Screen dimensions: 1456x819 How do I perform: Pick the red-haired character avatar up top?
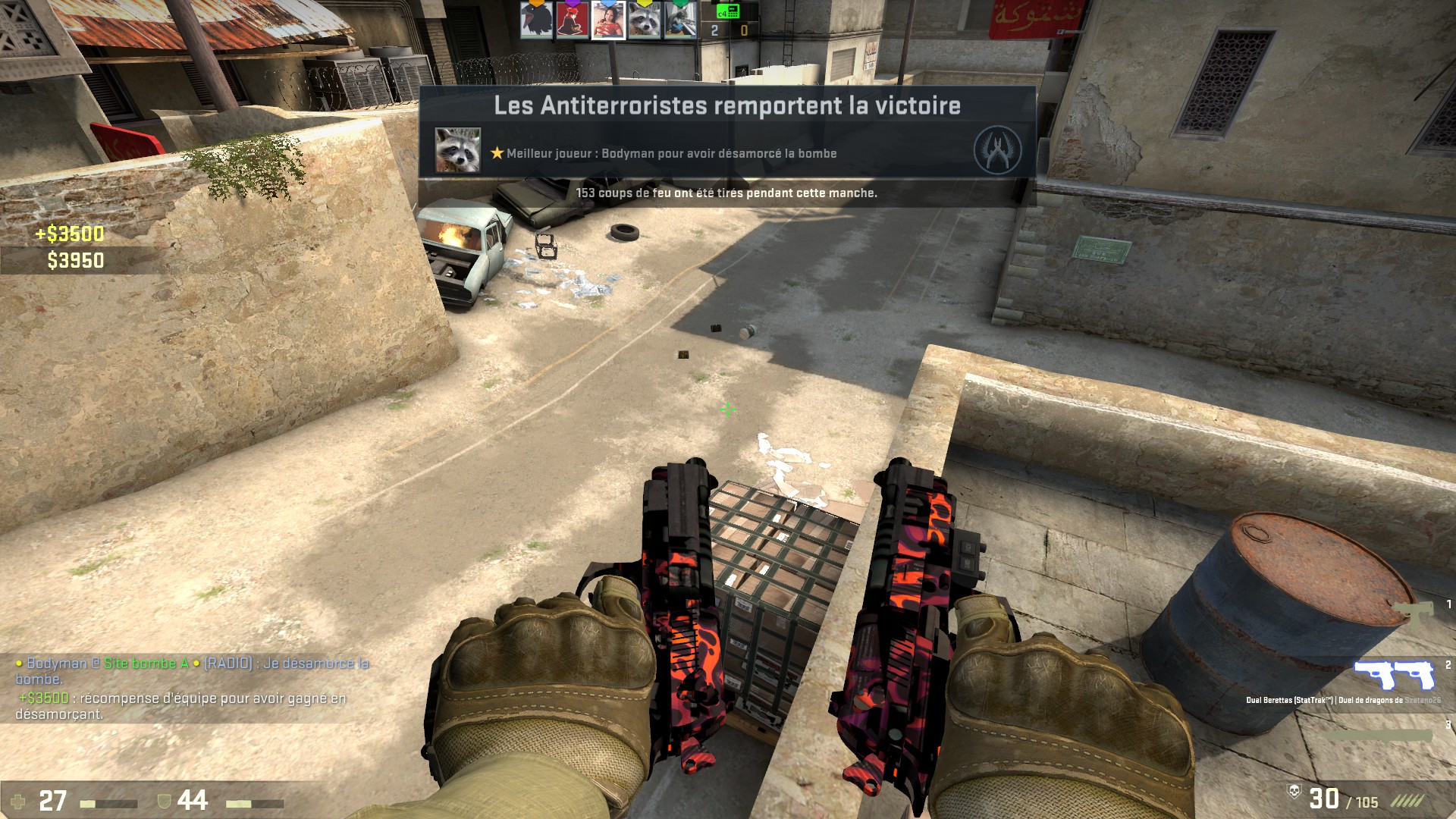pyautogui.click(x=572, y=20)
